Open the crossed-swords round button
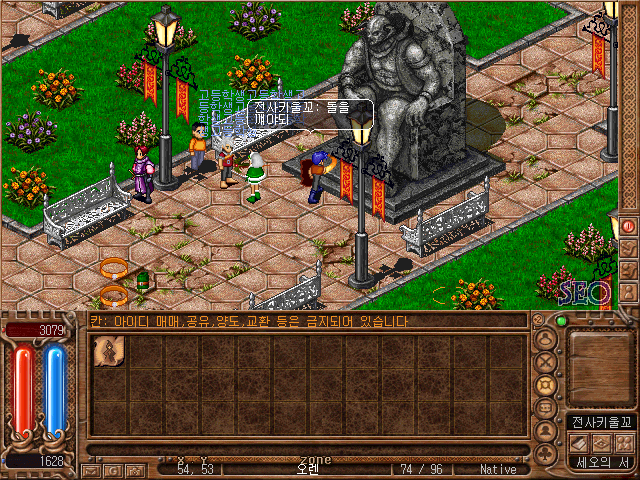Viewport: 640px width, 480px height. [x=546, y=362]
